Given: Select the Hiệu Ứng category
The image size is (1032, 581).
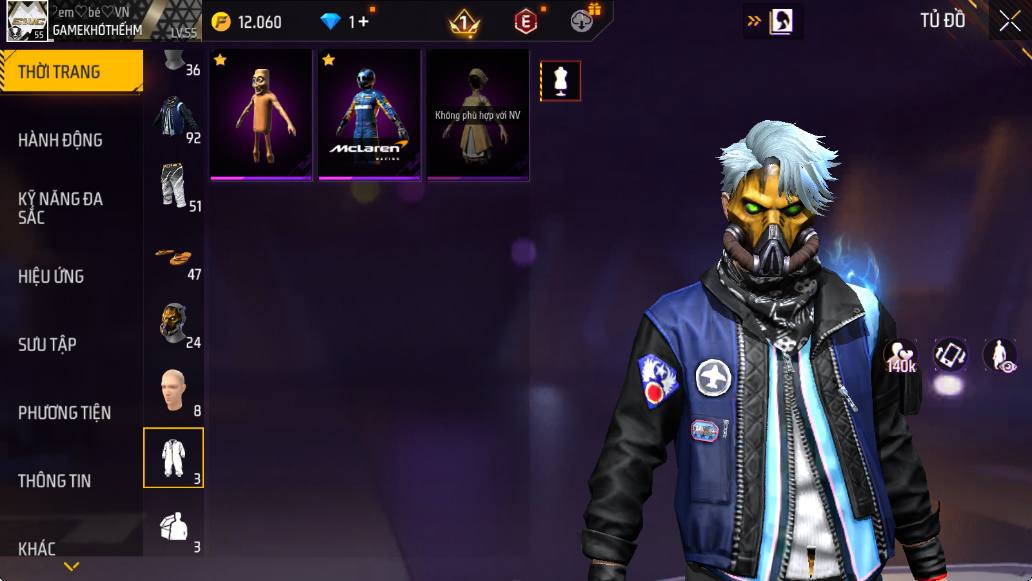Looking at the screenshot, I should tap(51, 276).
